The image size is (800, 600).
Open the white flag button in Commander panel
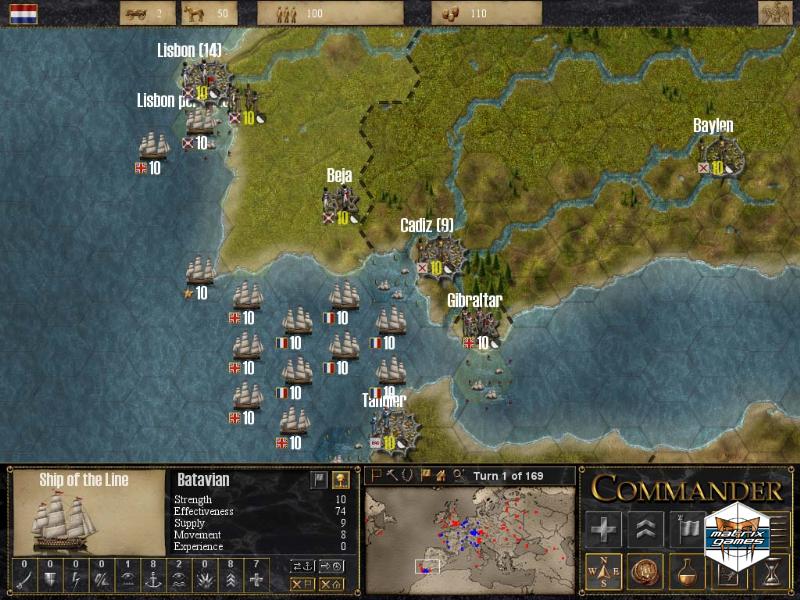[688, 529]
